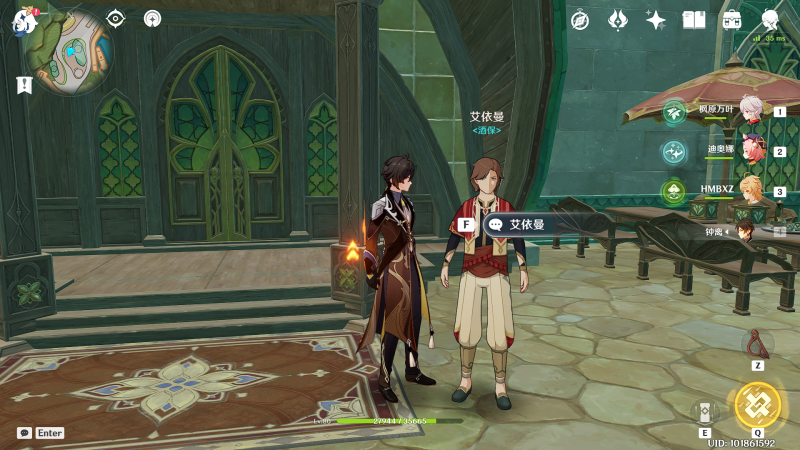Switch to party member 枫原万叶
Viewport: 800px width, 450px height.
point(750,112)
